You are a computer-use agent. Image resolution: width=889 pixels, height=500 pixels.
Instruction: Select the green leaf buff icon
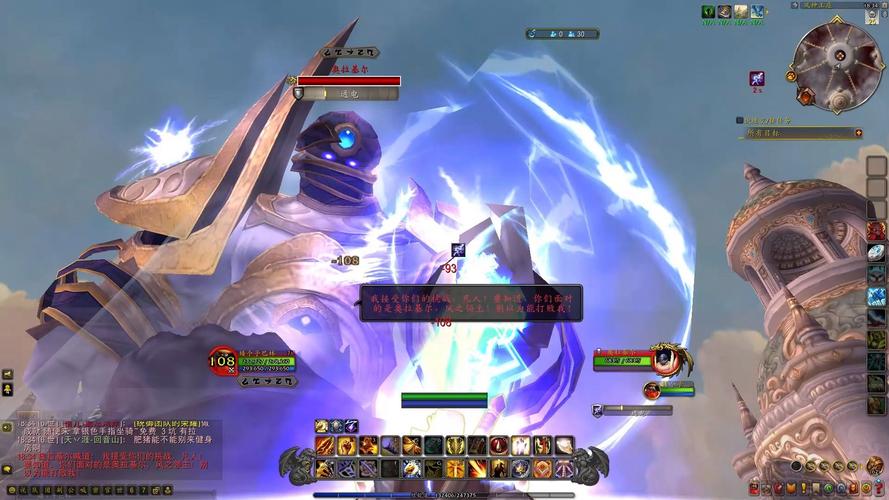708,11
